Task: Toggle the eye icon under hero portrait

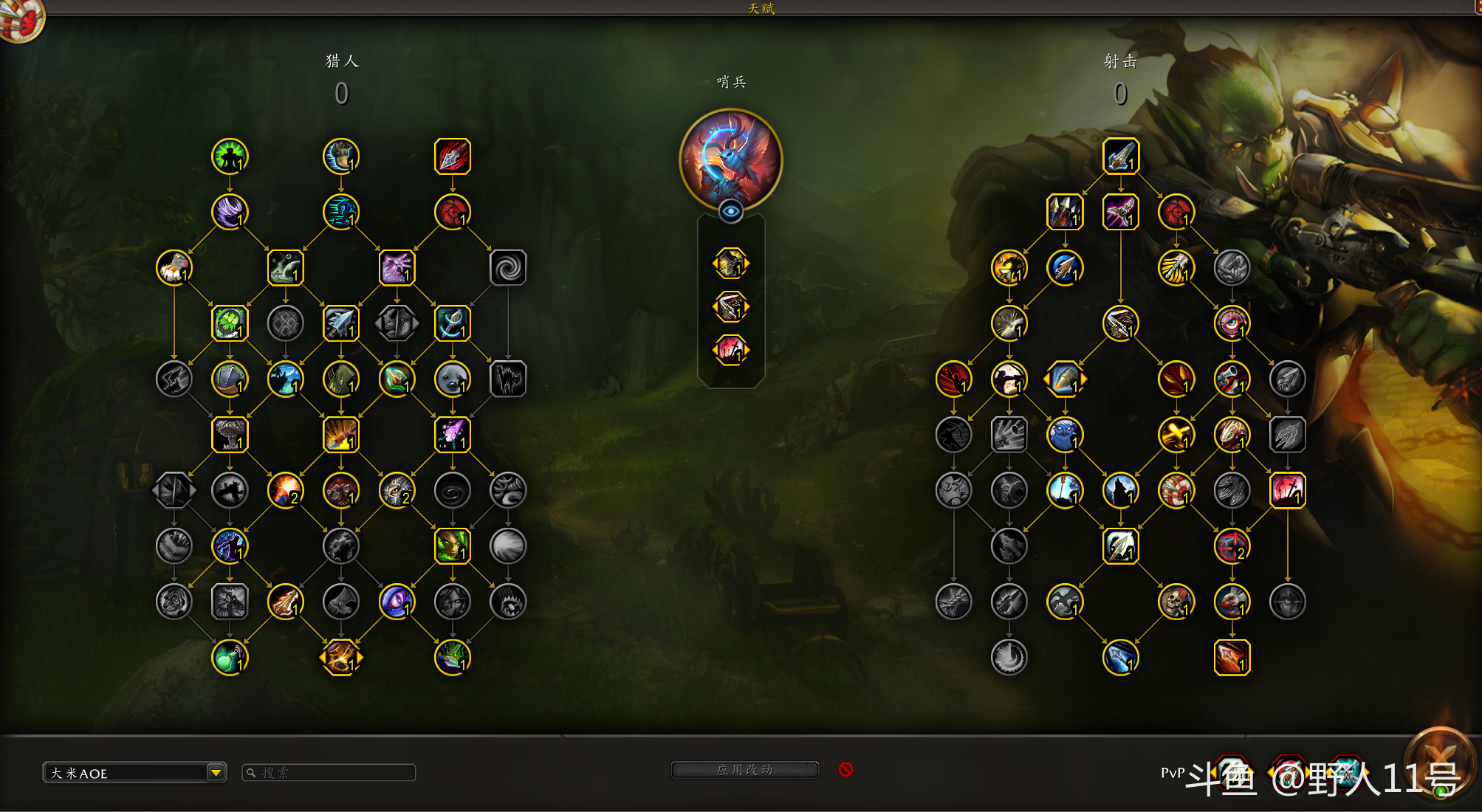Action: [x=731, y=212]
